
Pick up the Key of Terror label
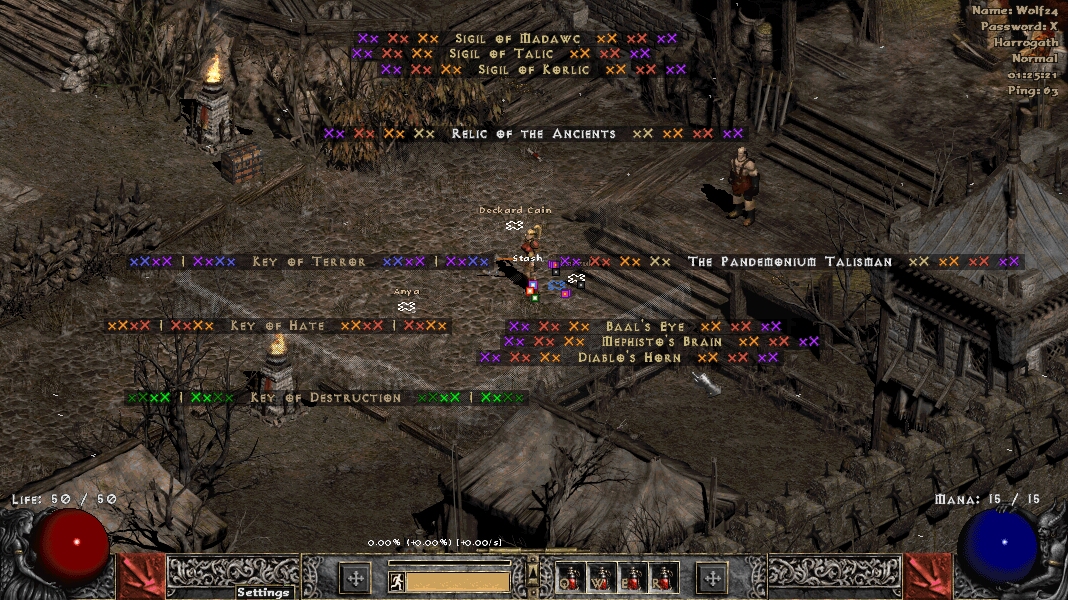(x=308, y=262)
